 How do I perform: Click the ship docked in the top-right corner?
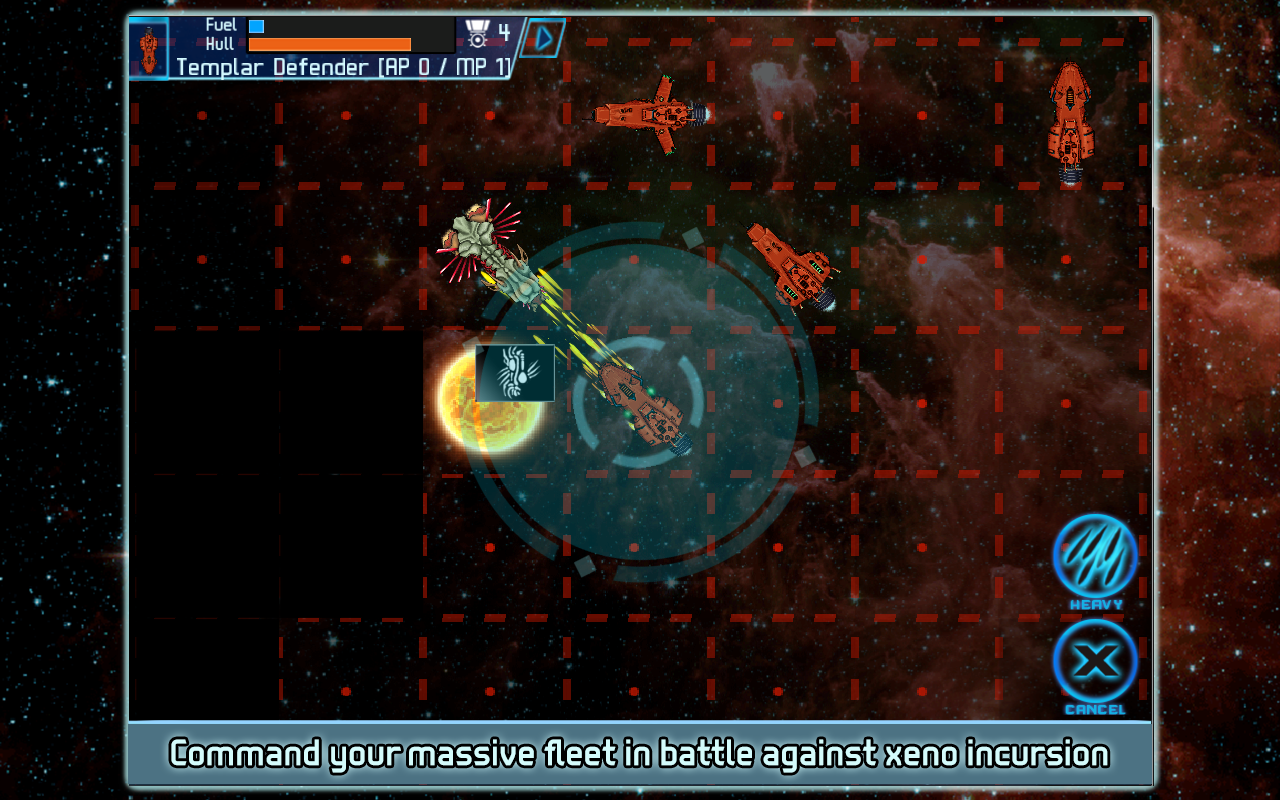[x=1068, y=120]
